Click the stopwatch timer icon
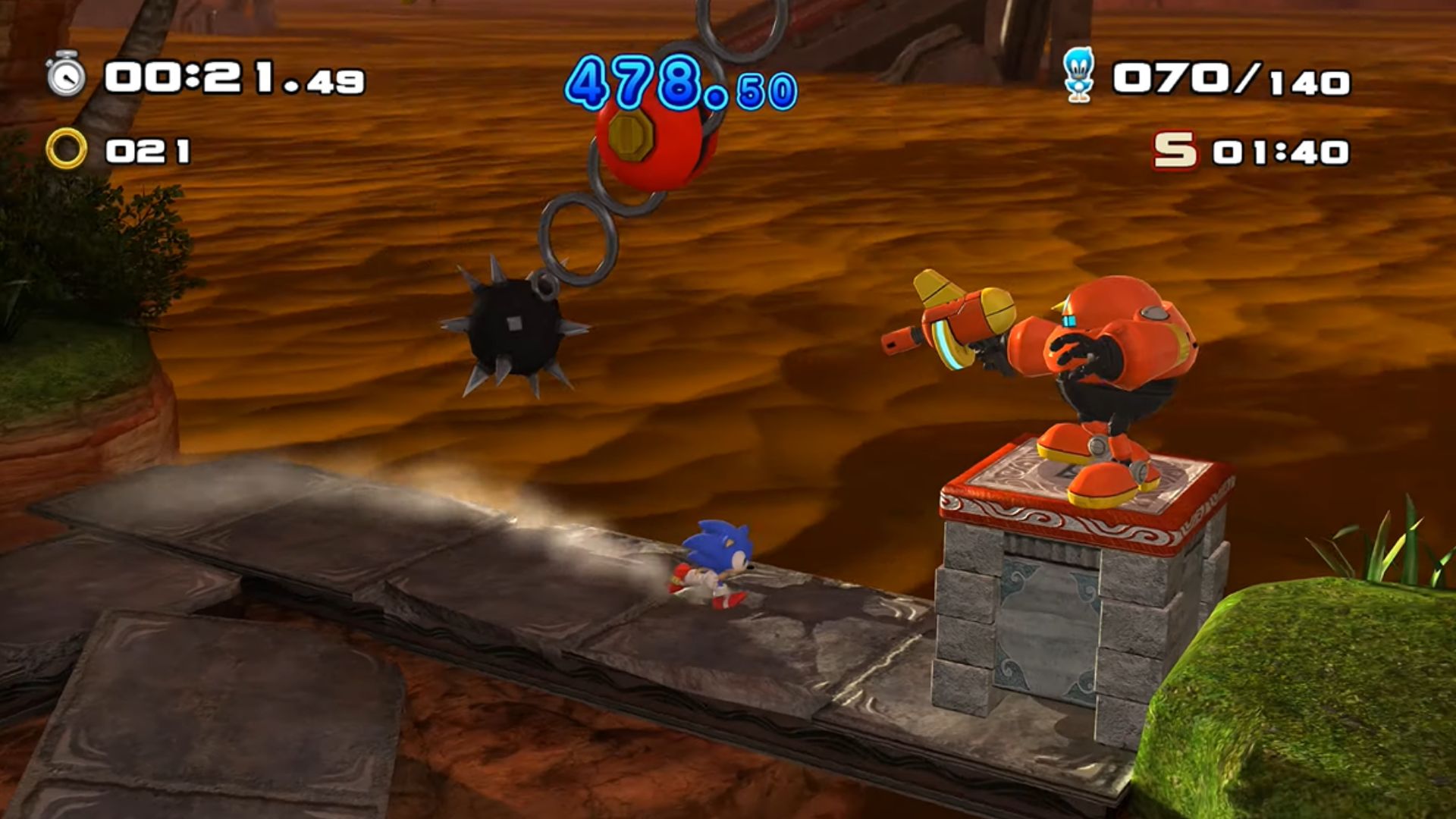This screenshot has height=819, width=1456. pyautogui.click(x=66, y=75)
